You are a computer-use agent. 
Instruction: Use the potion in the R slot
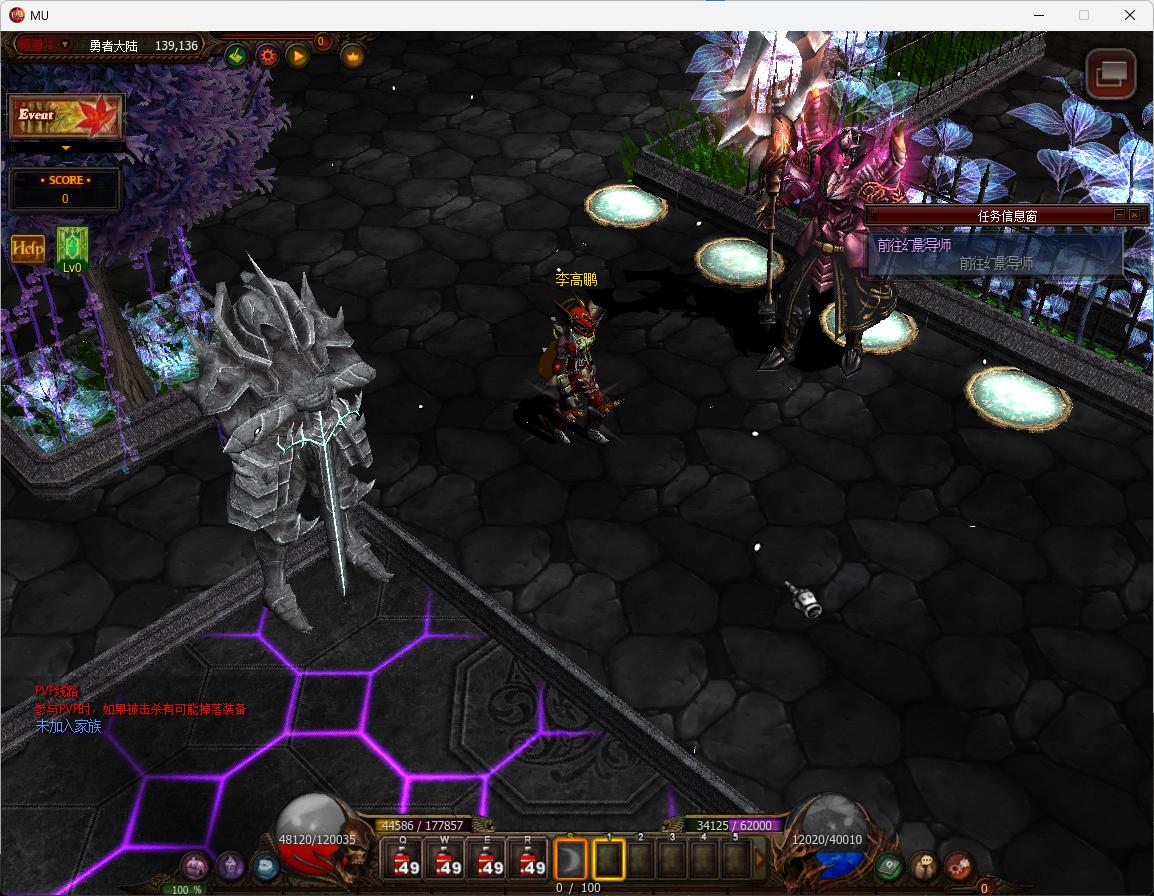[x=530, y=859]
